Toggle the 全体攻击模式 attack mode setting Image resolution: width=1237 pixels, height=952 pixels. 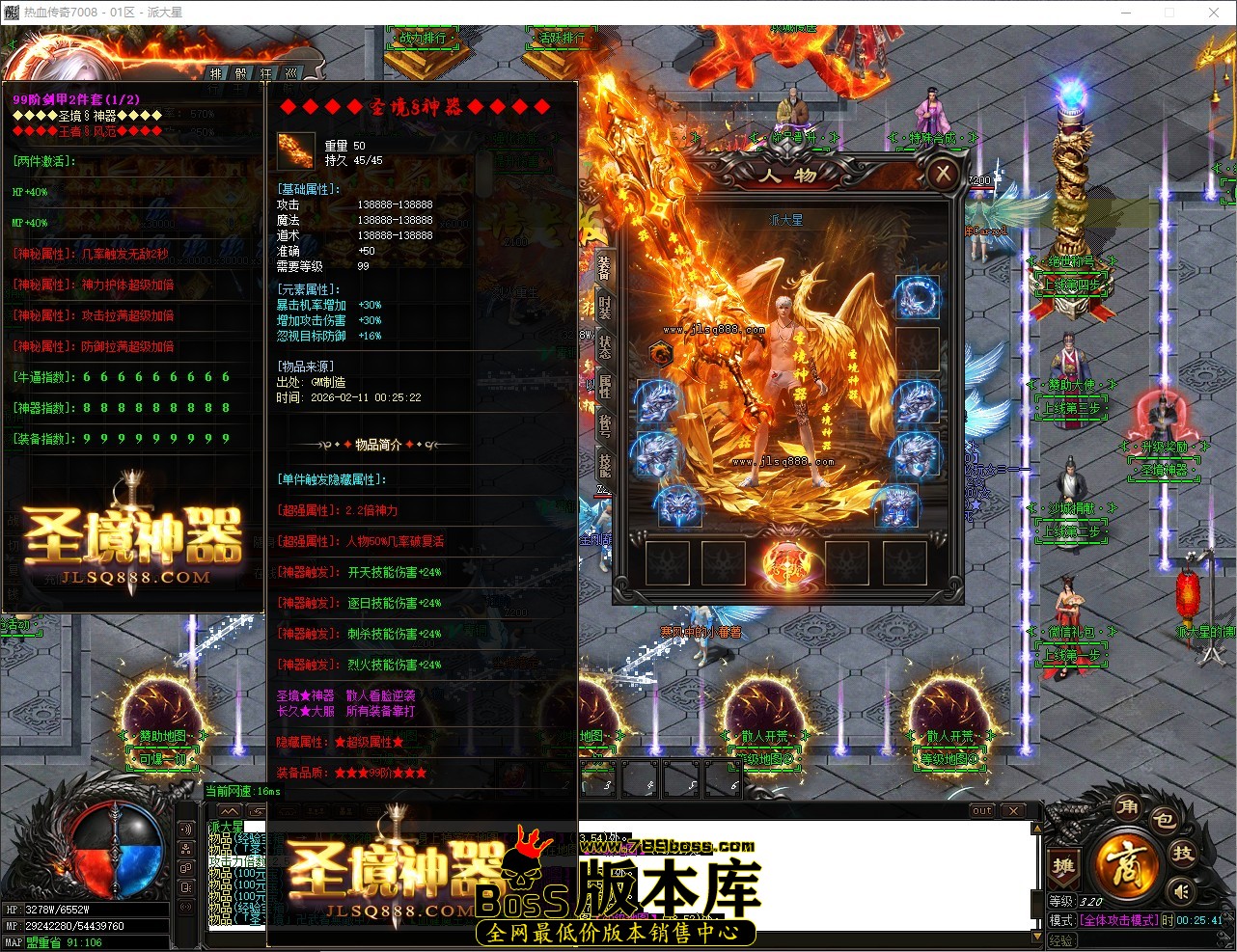point(1119,919)
